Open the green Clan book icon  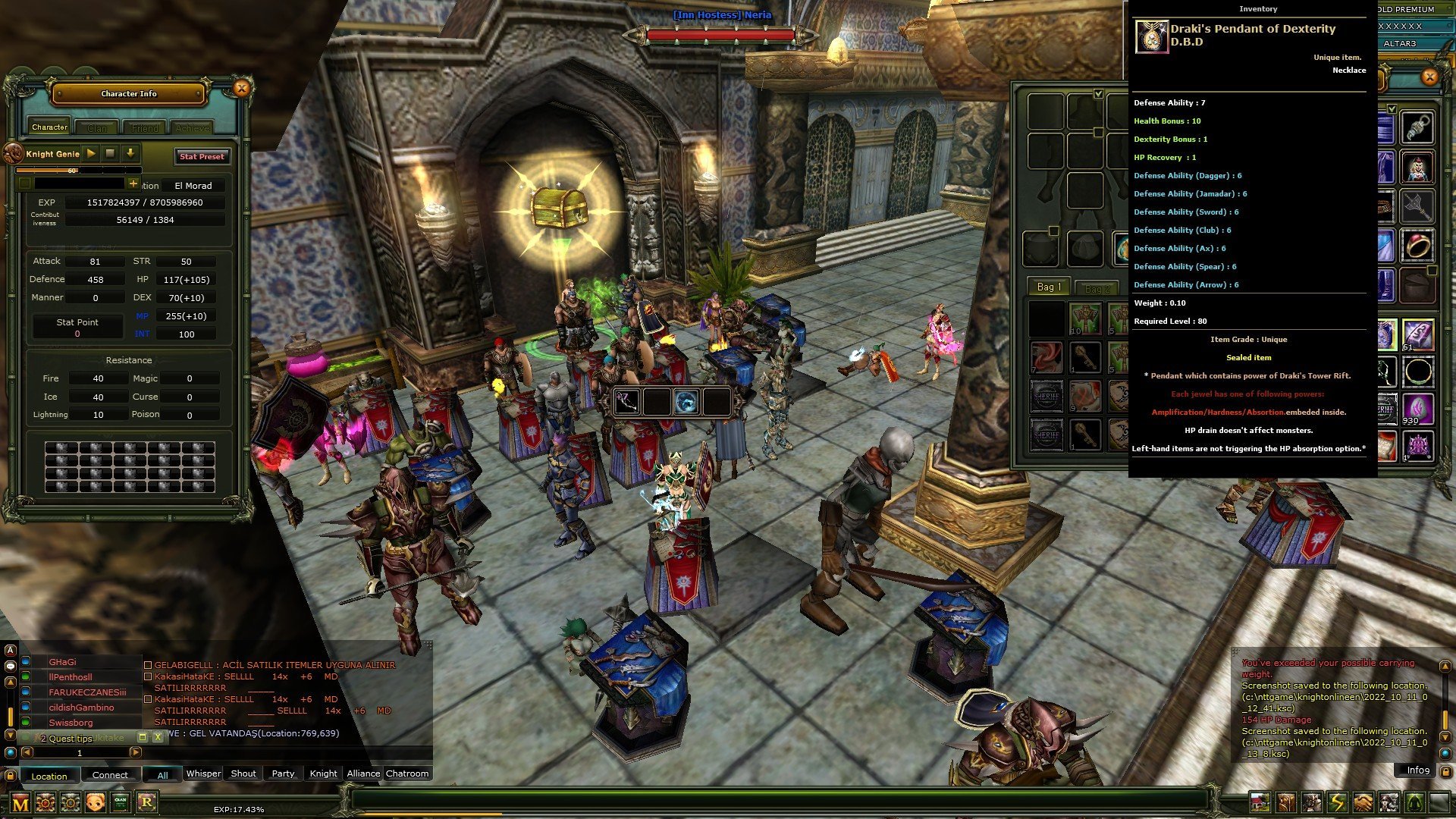click(x=119, y=802)
